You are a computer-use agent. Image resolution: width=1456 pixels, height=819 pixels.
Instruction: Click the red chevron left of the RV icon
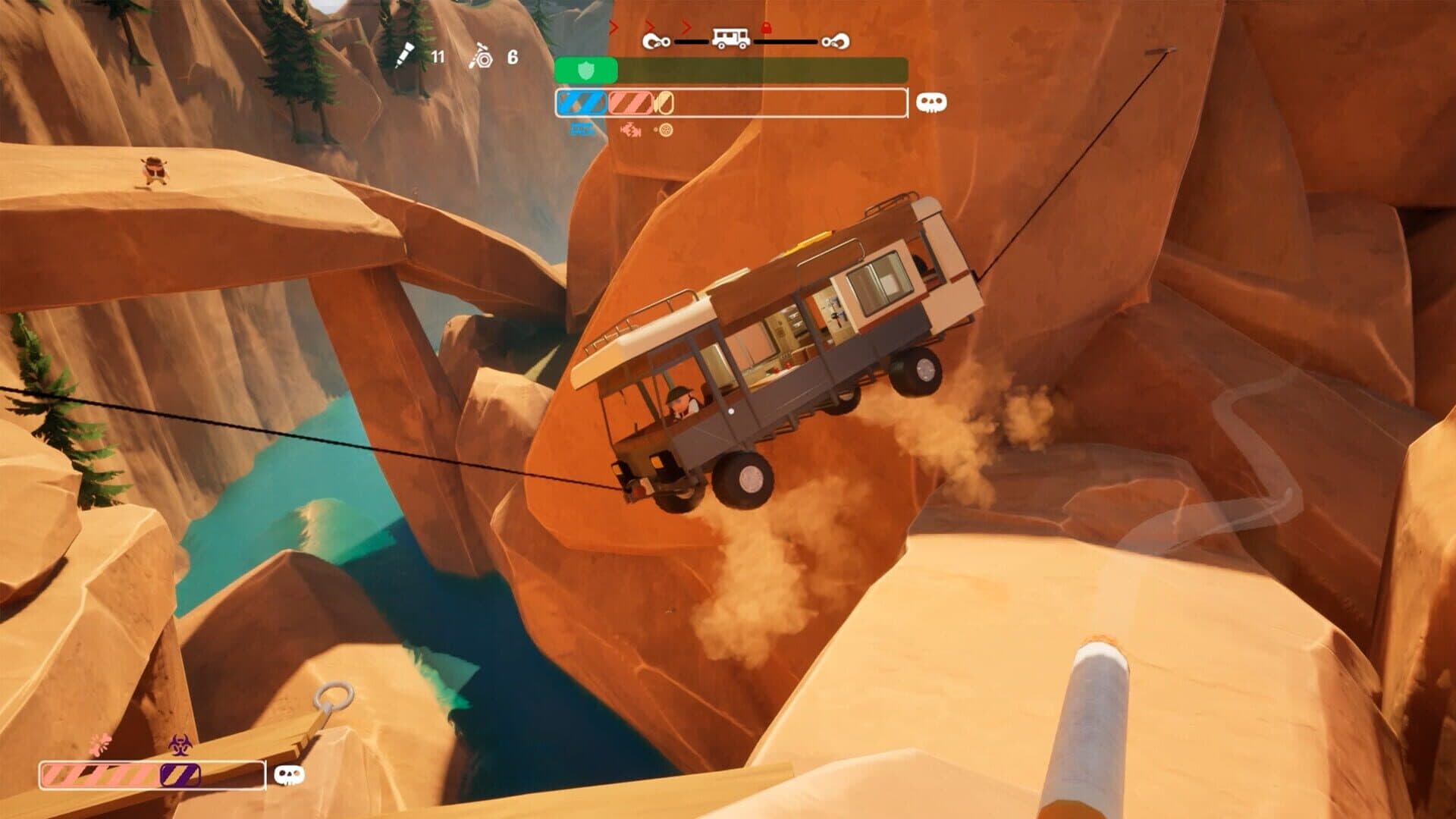click(x=686, y=27)
